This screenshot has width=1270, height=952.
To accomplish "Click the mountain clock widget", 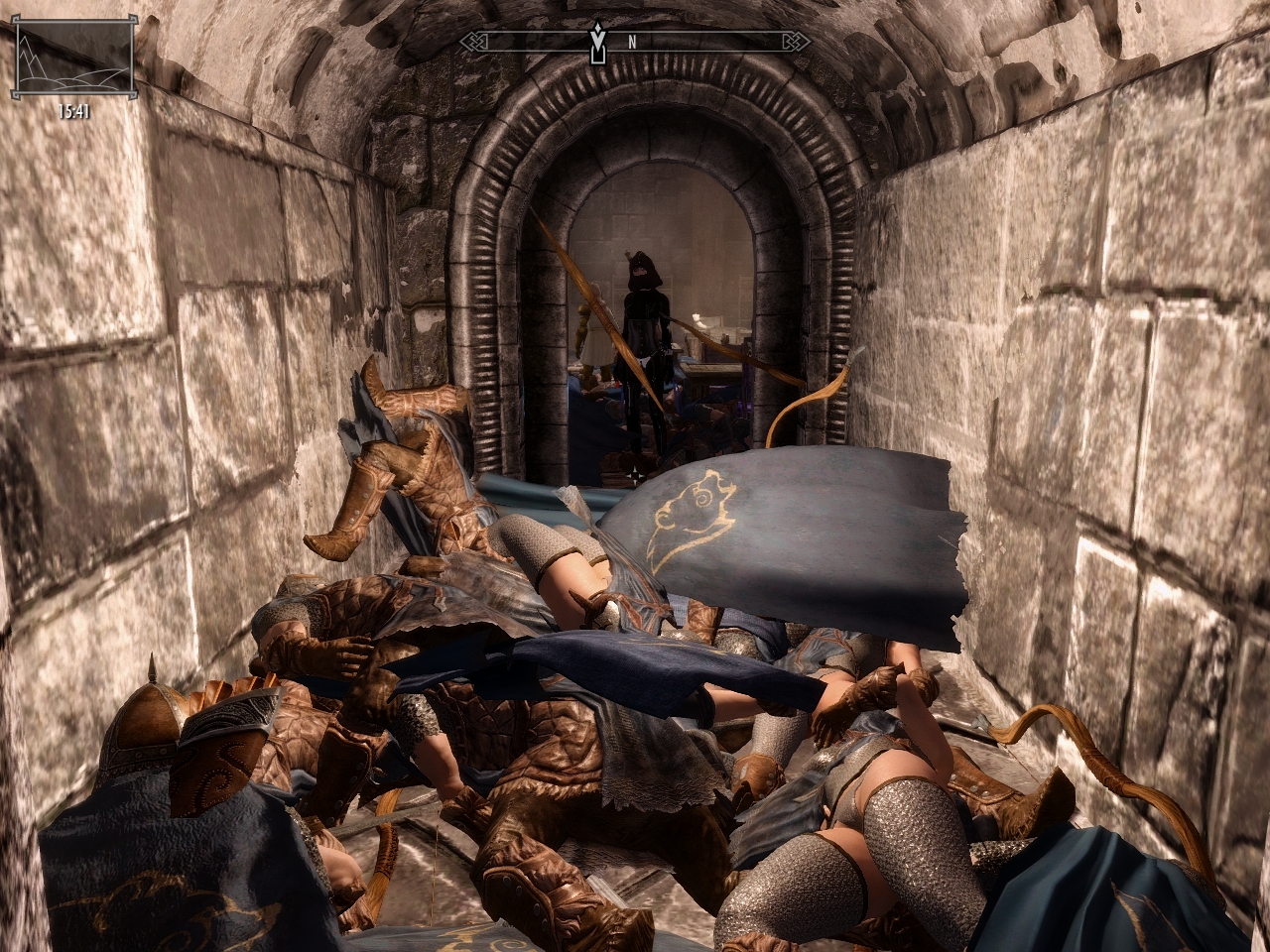I will click(73, 59).
